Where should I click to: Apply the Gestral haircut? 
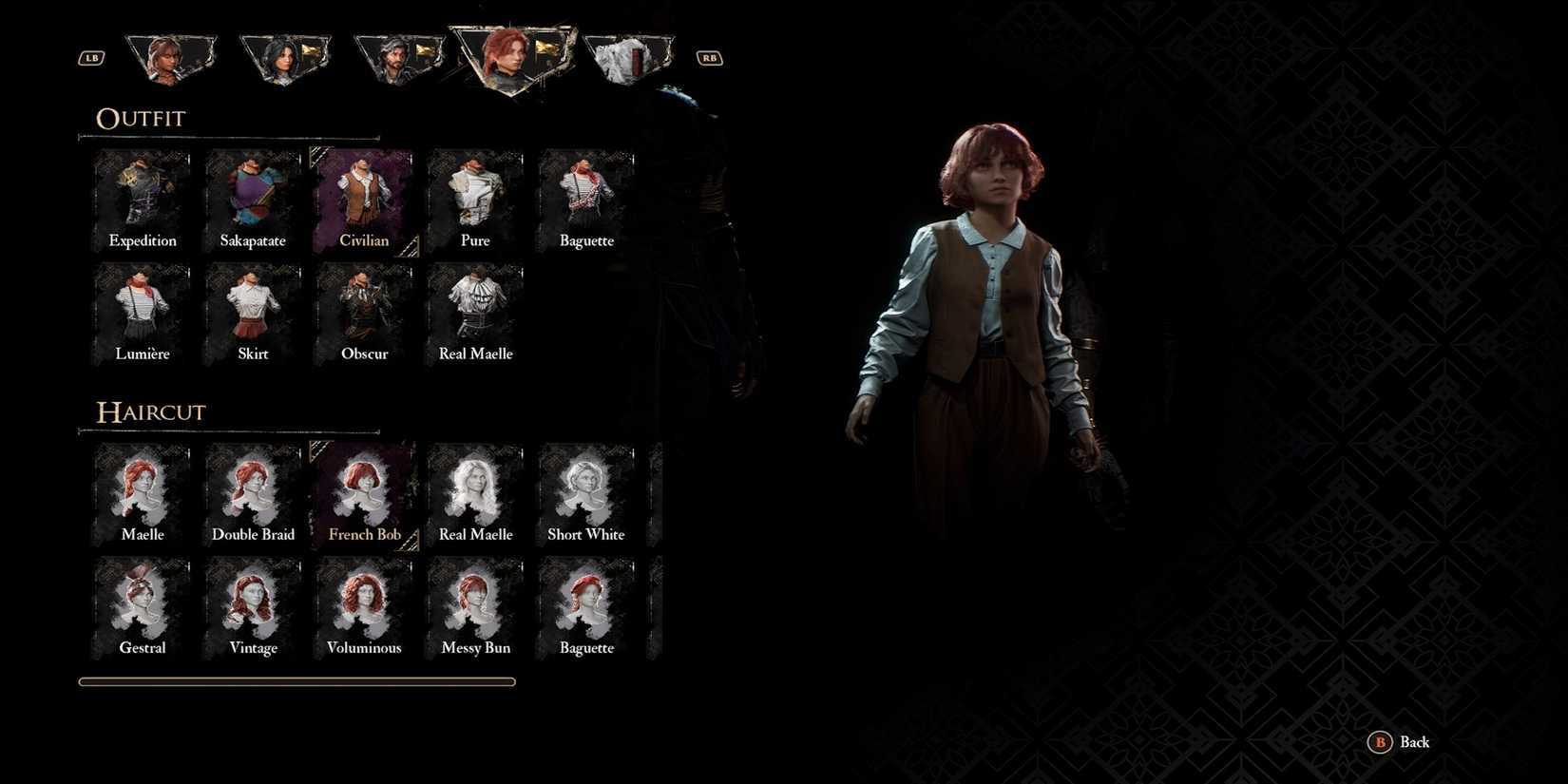click(x=142, y=602)
